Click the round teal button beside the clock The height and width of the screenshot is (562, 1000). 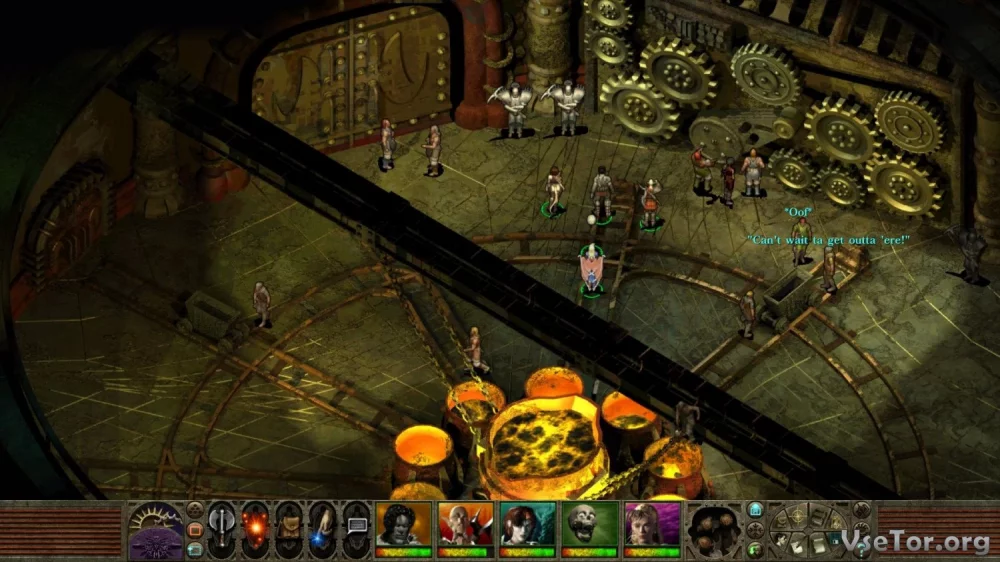tap(195, 547)
